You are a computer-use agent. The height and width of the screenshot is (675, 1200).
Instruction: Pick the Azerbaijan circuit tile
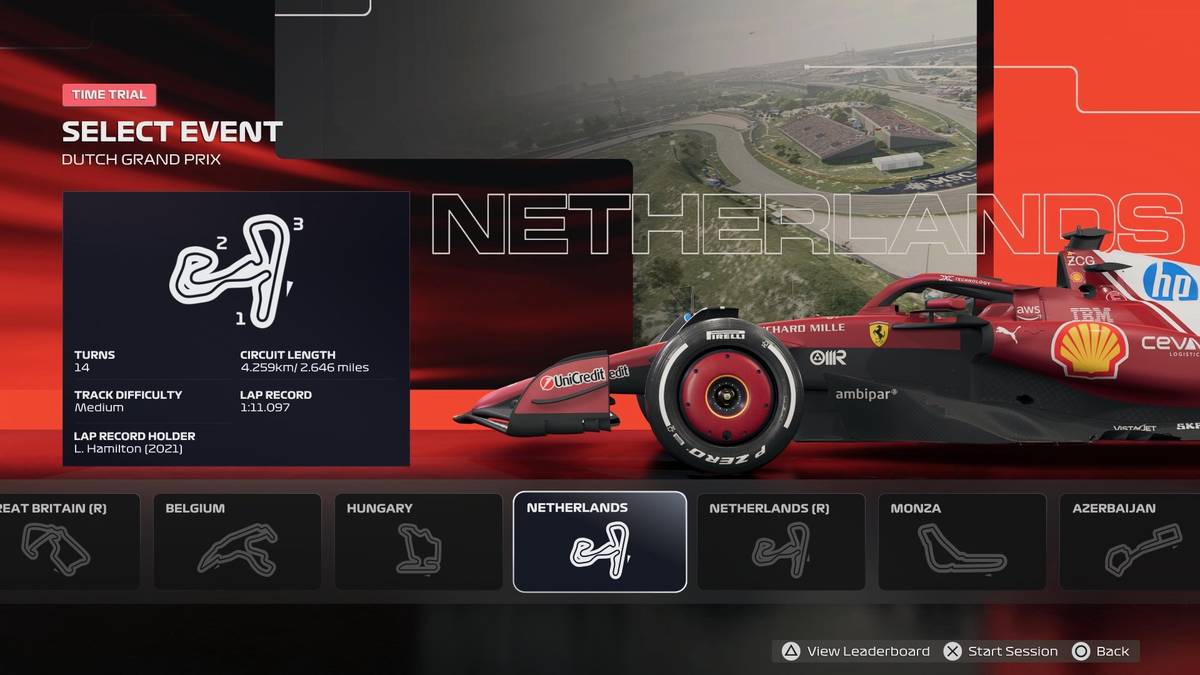[1129, 541]
